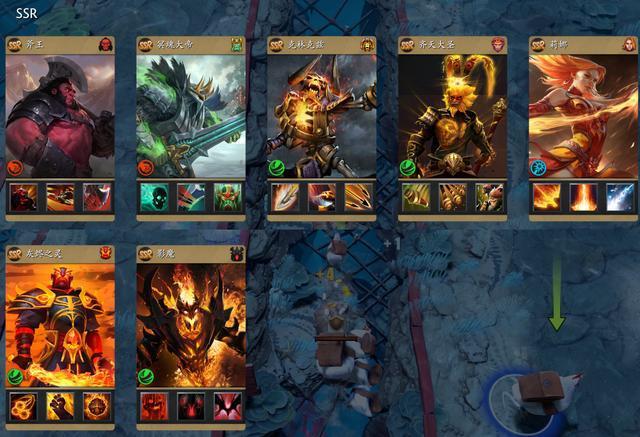Click the intelligence attribute icon on Lina's card
Image resolution: width=640 pixels, height=437 pixels.
pos(538,167)
